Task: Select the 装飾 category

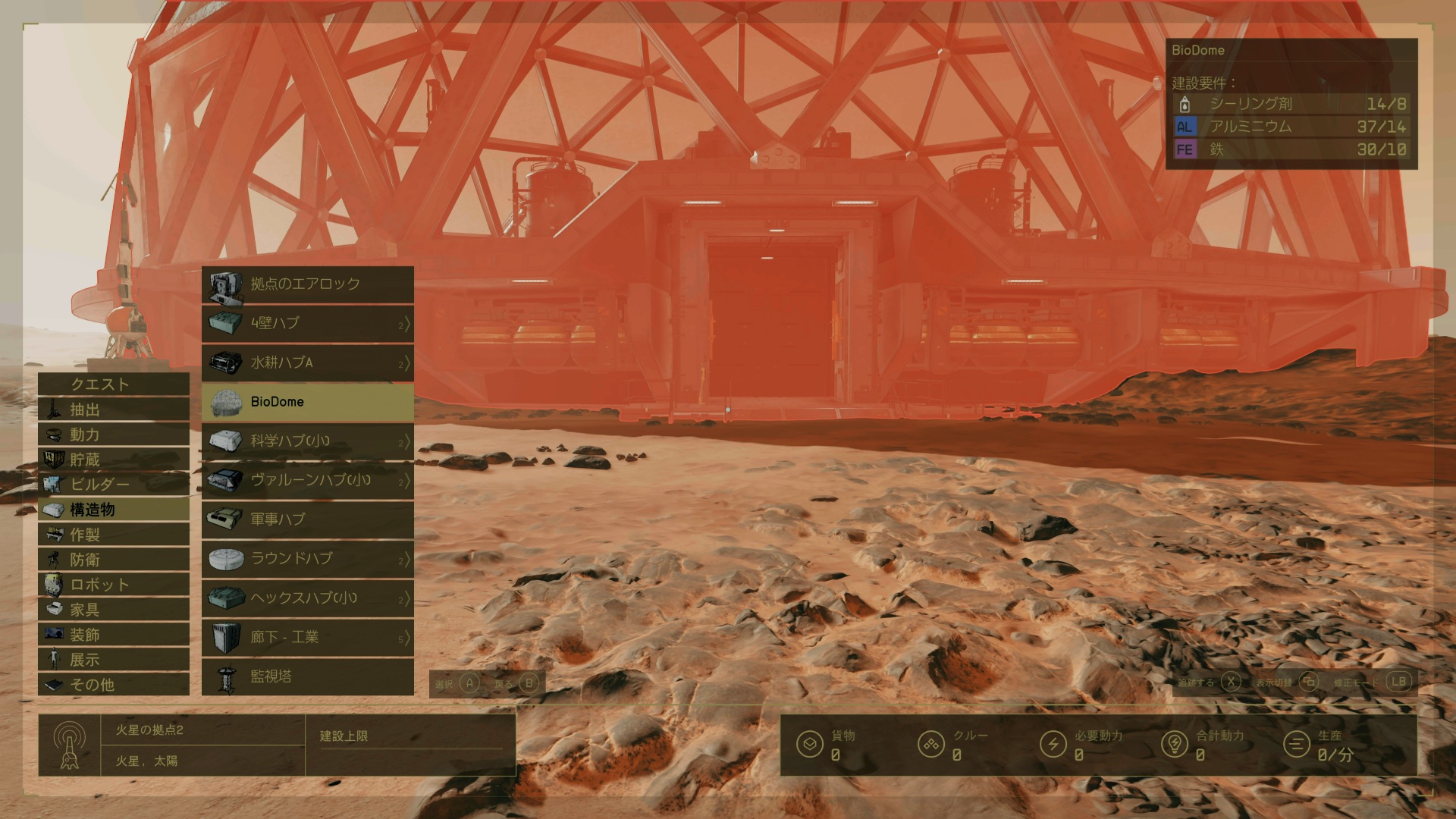Action: (114, 635)
